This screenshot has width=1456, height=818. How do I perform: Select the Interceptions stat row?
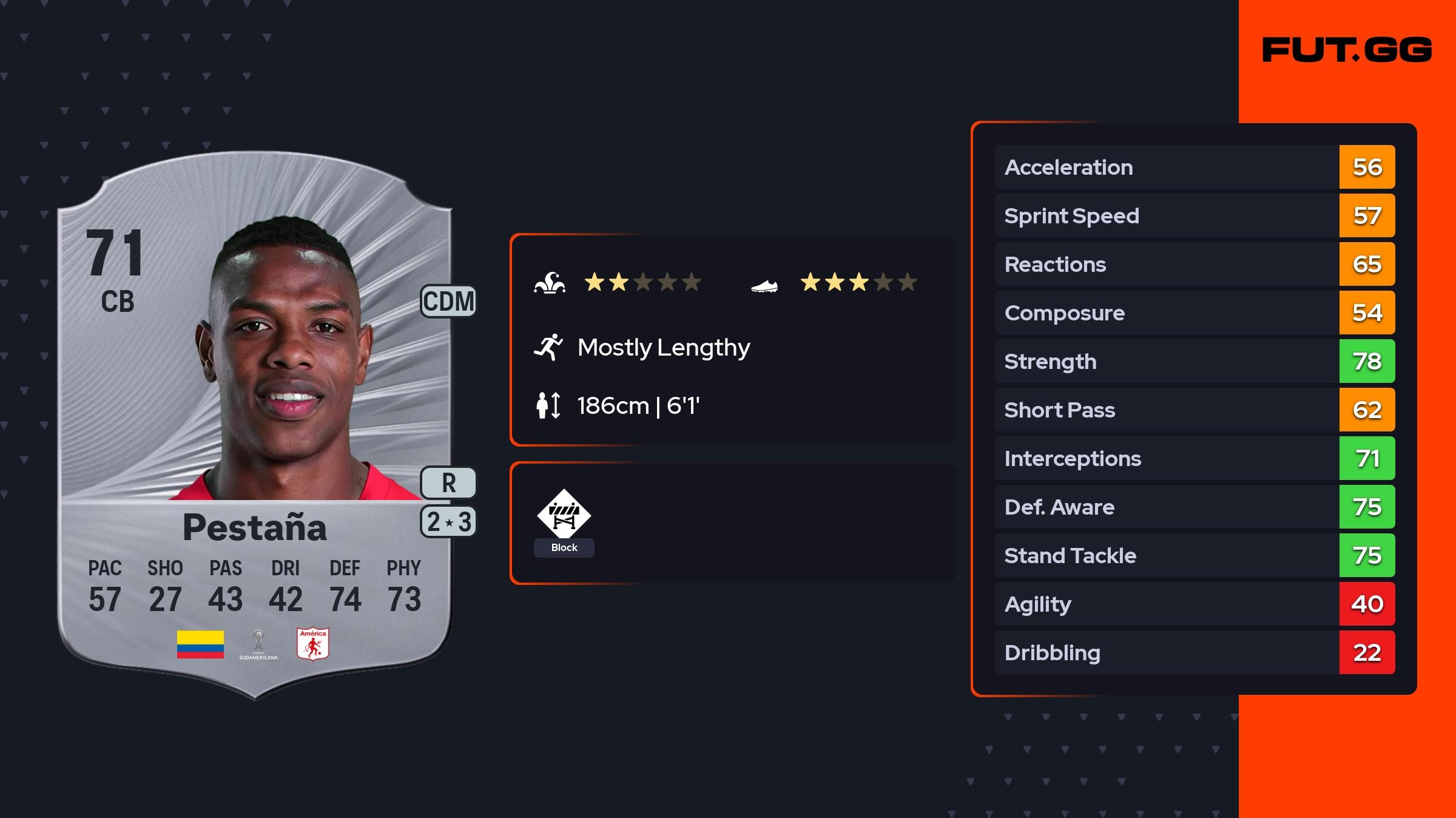point(1194,458)
